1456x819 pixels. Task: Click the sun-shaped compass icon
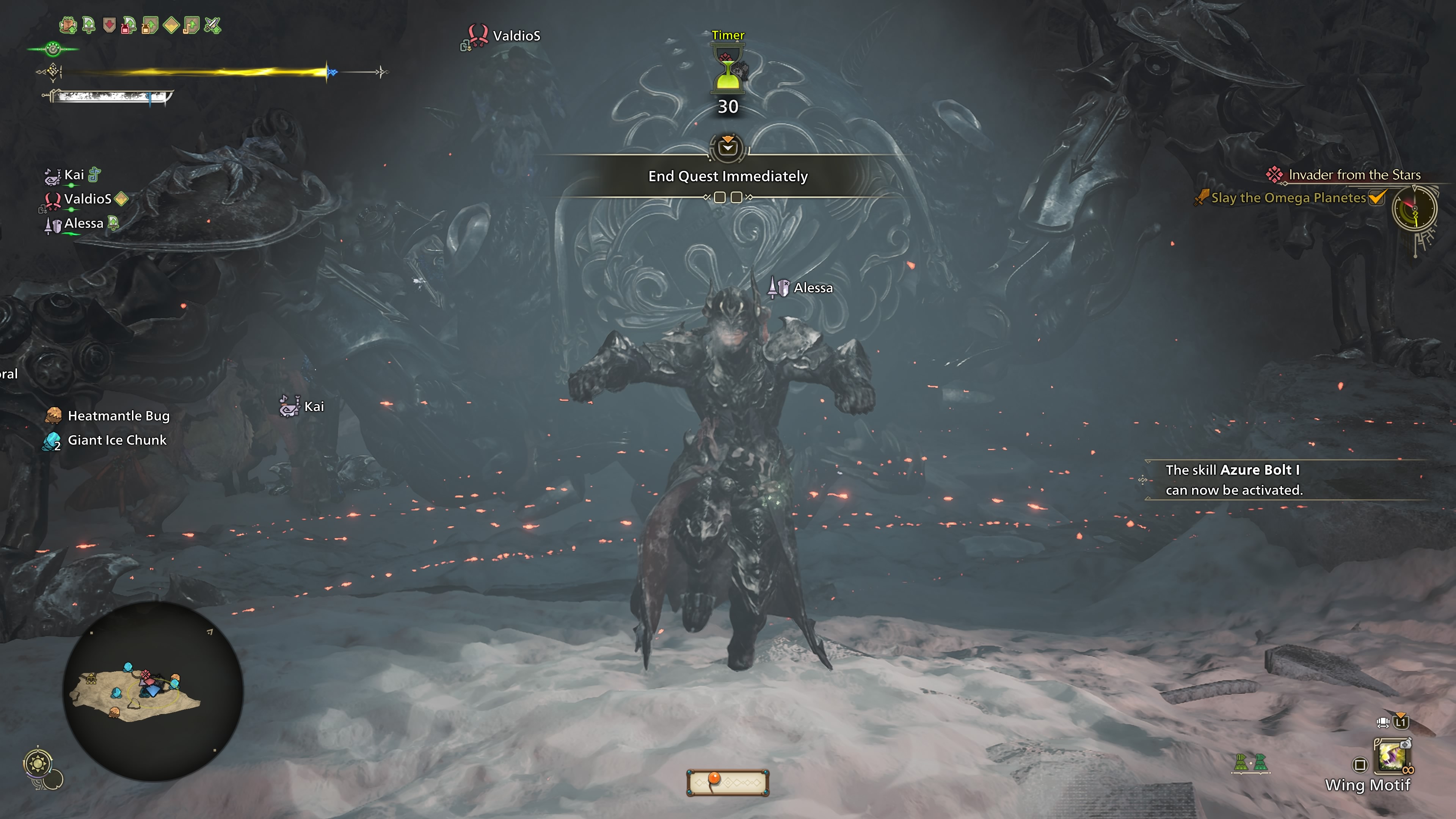[38, 764]
